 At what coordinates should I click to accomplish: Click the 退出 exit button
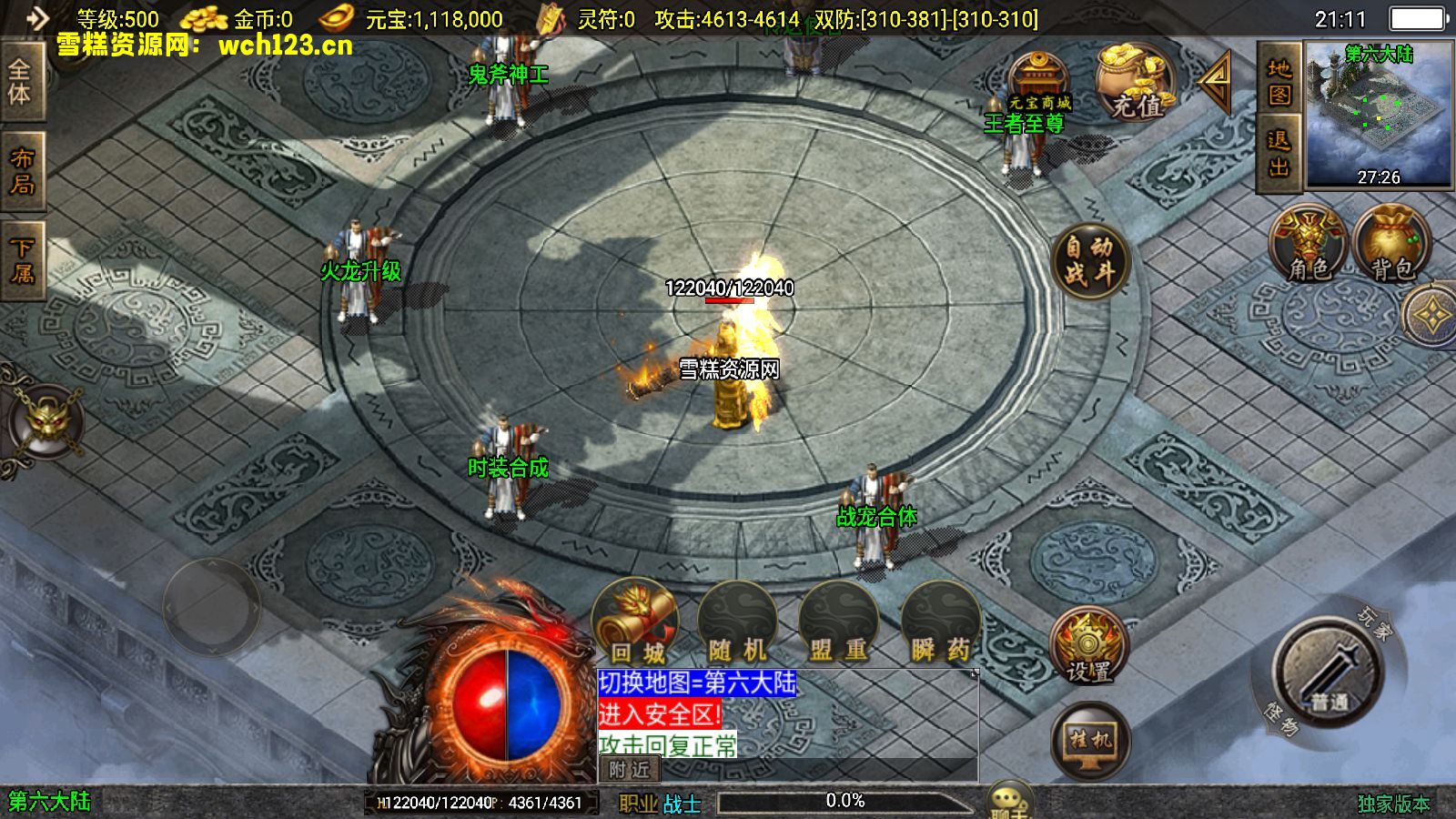click(x=1279, y=153)
